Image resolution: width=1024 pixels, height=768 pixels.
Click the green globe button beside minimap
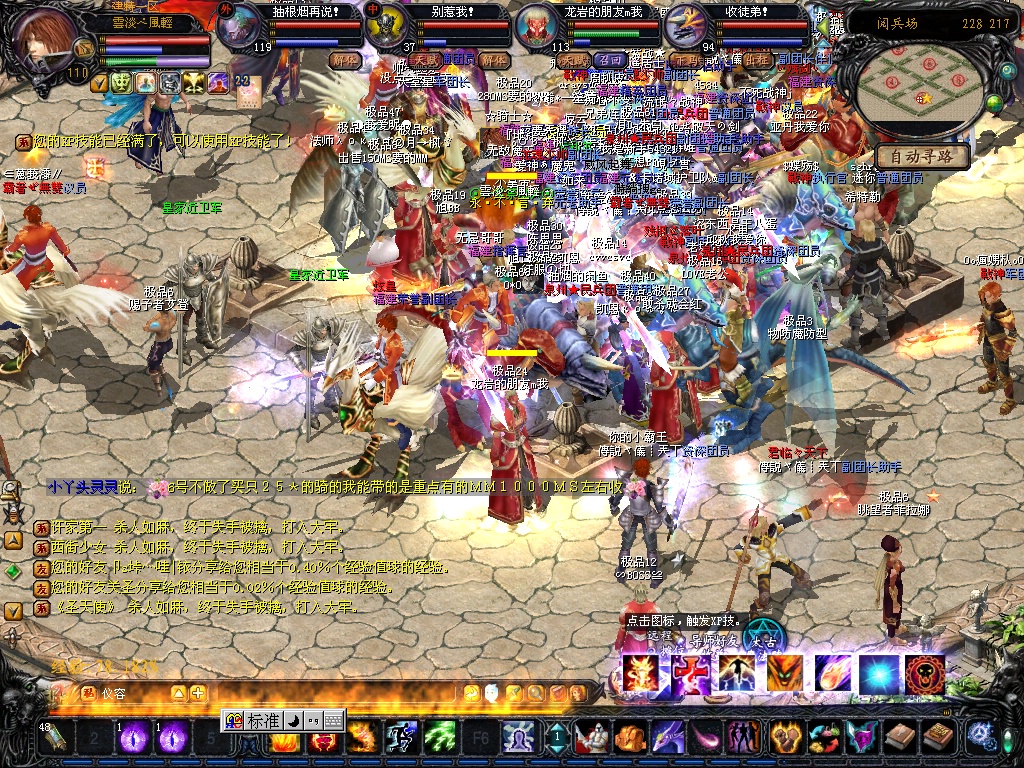994,103
